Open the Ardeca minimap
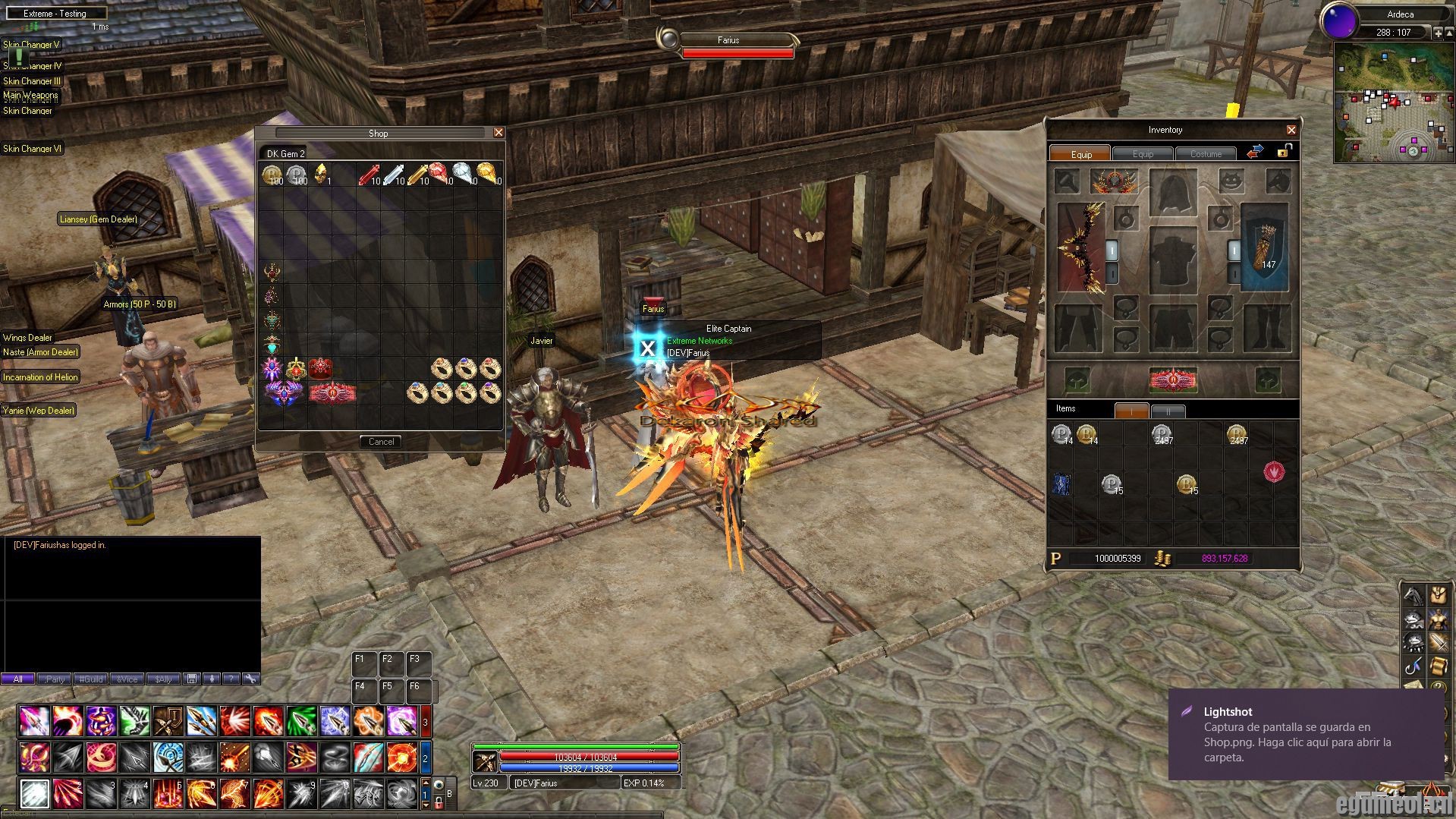 pos(1393,102)
